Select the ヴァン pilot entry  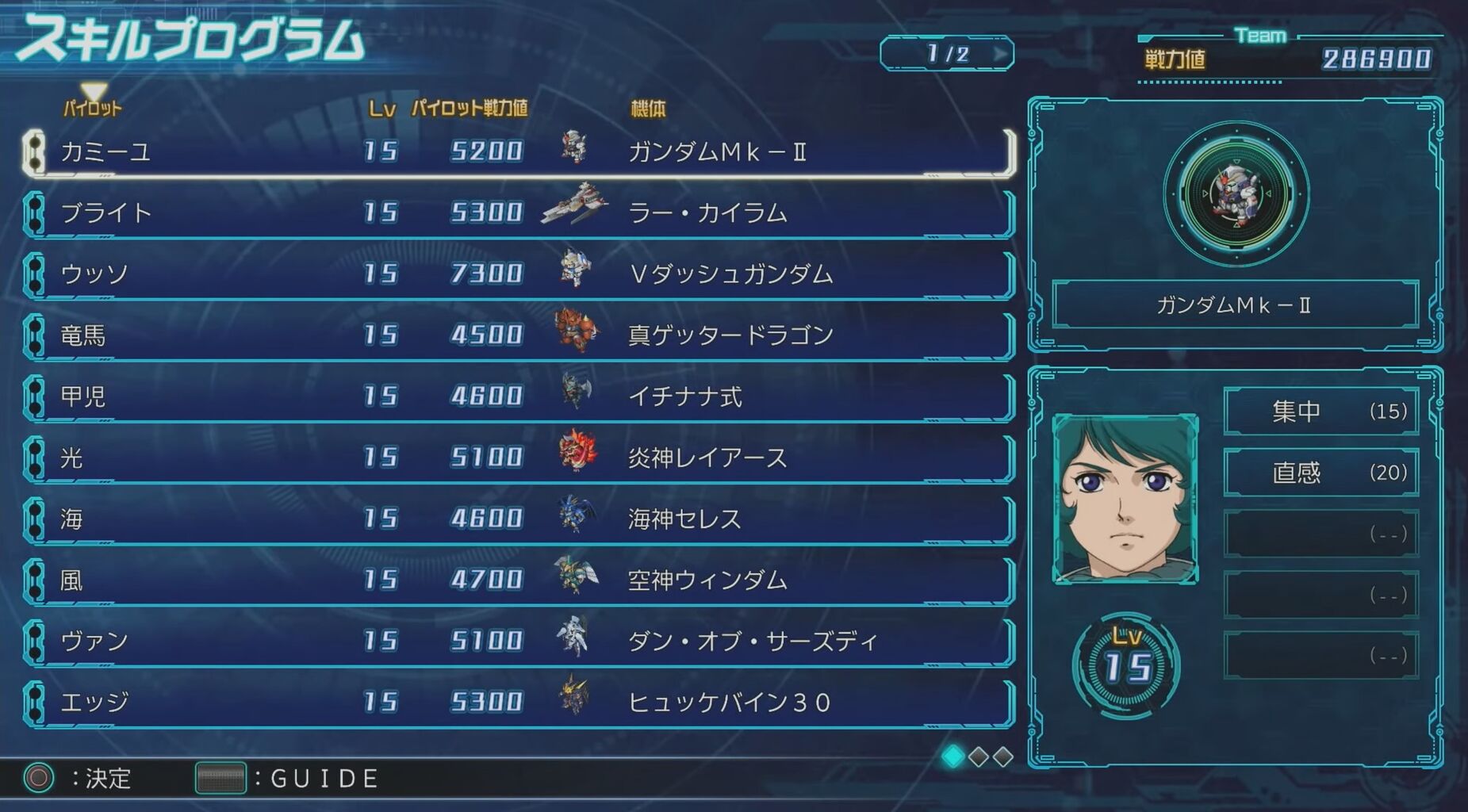[x=516, y=641]
